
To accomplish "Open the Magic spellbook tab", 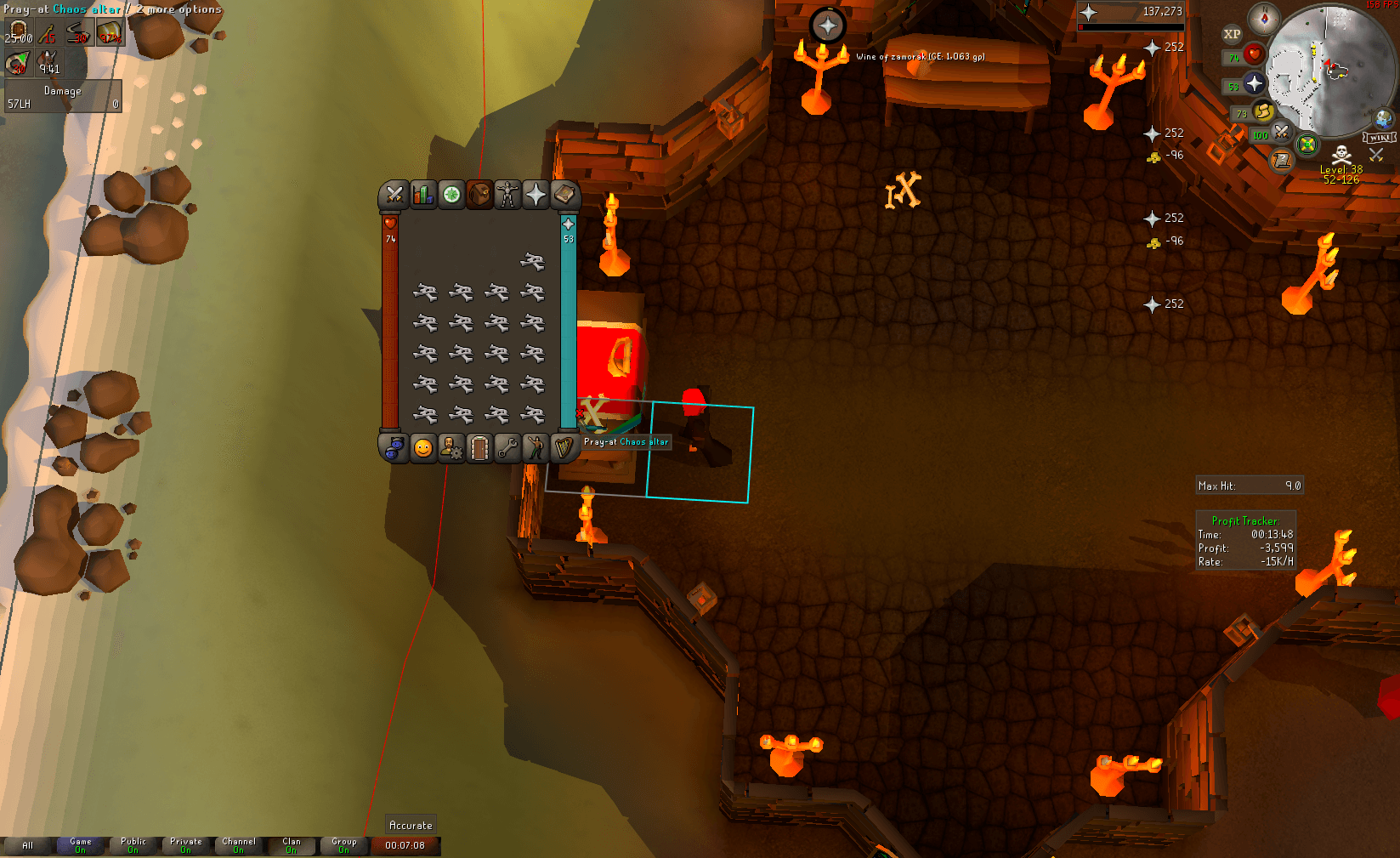I will (563, 195).
